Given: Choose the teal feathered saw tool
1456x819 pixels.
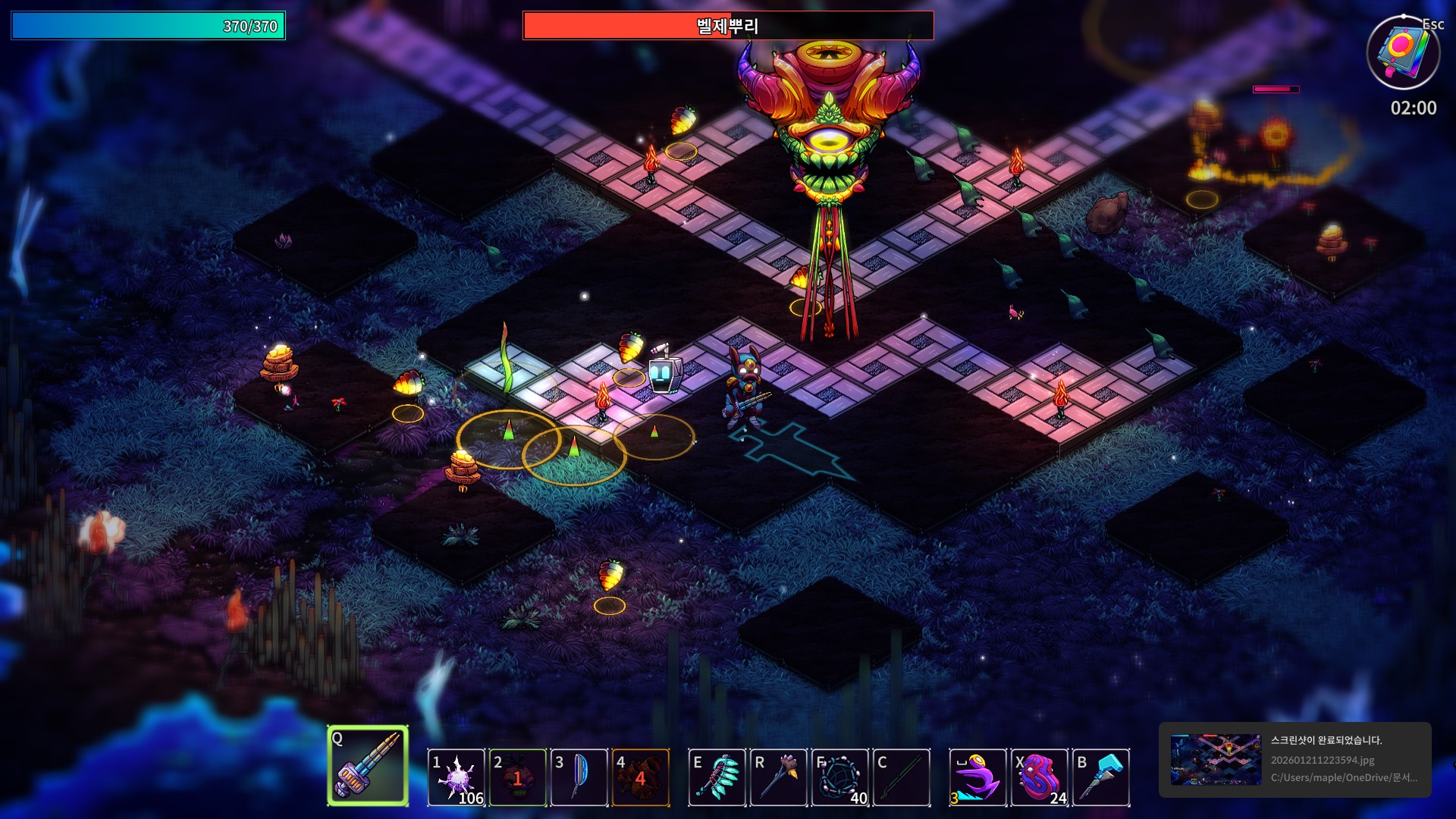Looking at the screenshot, I should tap(717, 777).
